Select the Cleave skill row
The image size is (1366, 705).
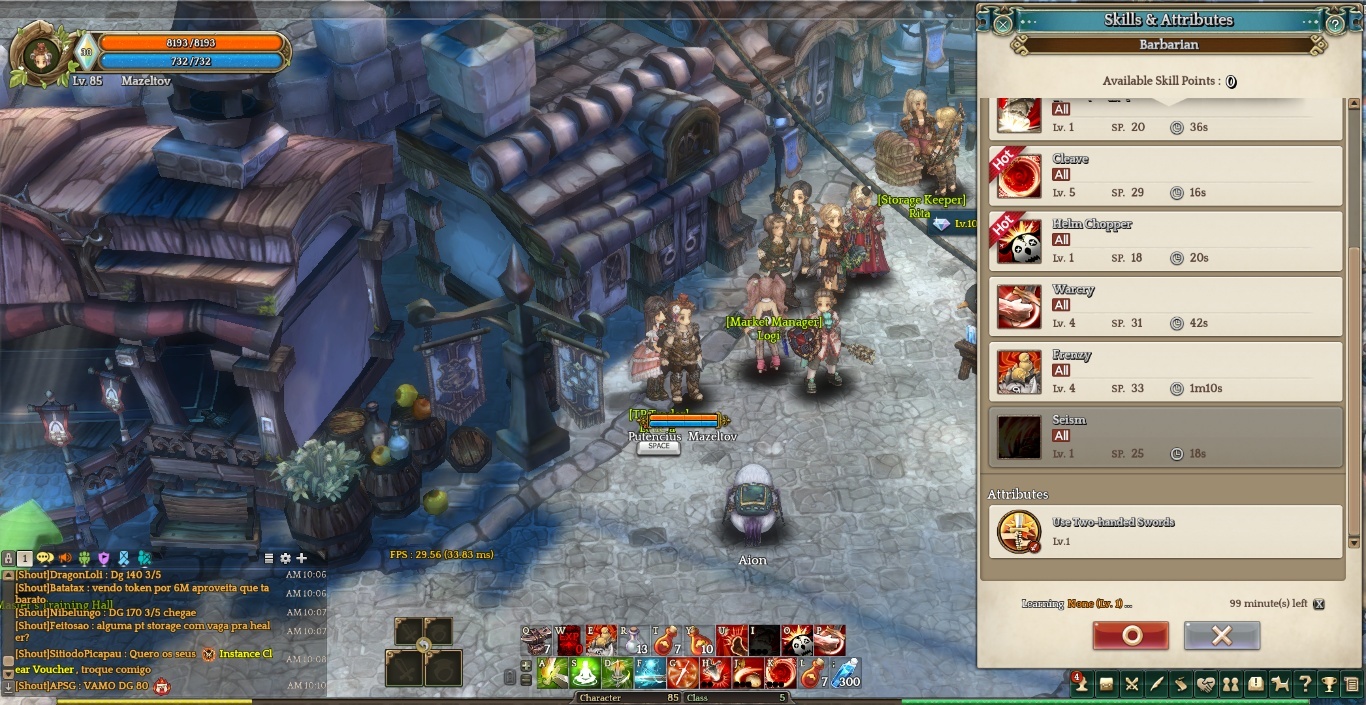point(1165,175)
